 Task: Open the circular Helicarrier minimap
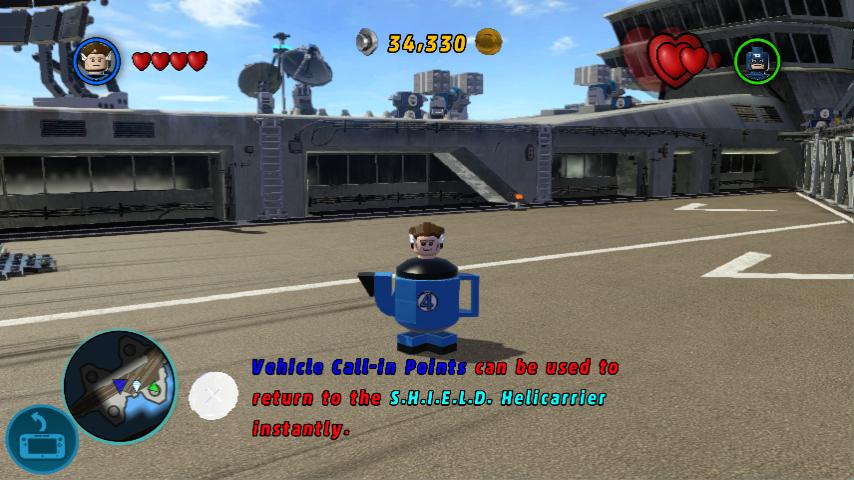click(x=120, y=385)
